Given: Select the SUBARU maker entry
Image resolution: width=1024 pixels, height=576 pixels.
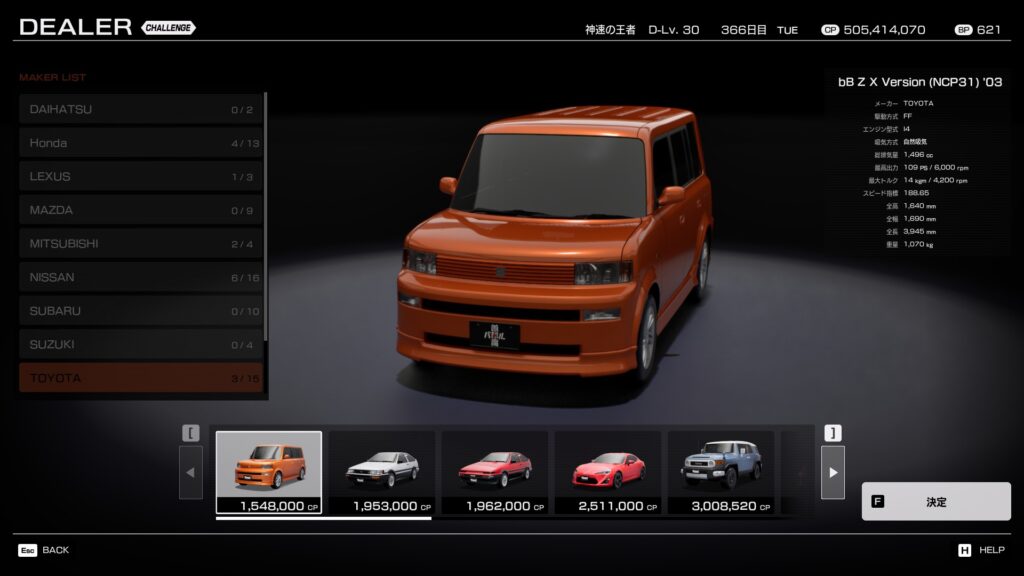Looking at the screenshot, I should (x=140, y=311).
